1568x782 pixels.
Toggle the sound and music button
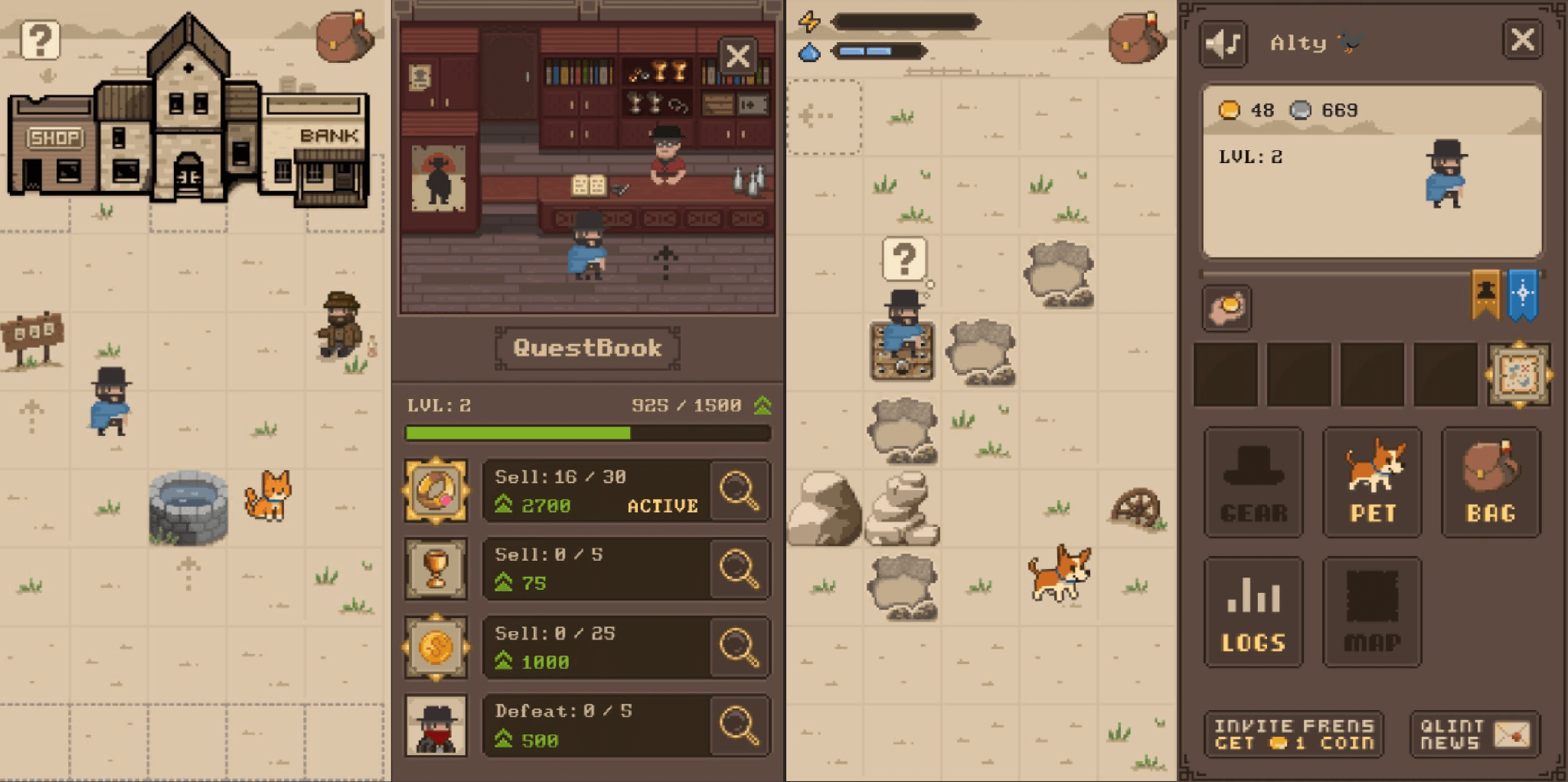1223,44
